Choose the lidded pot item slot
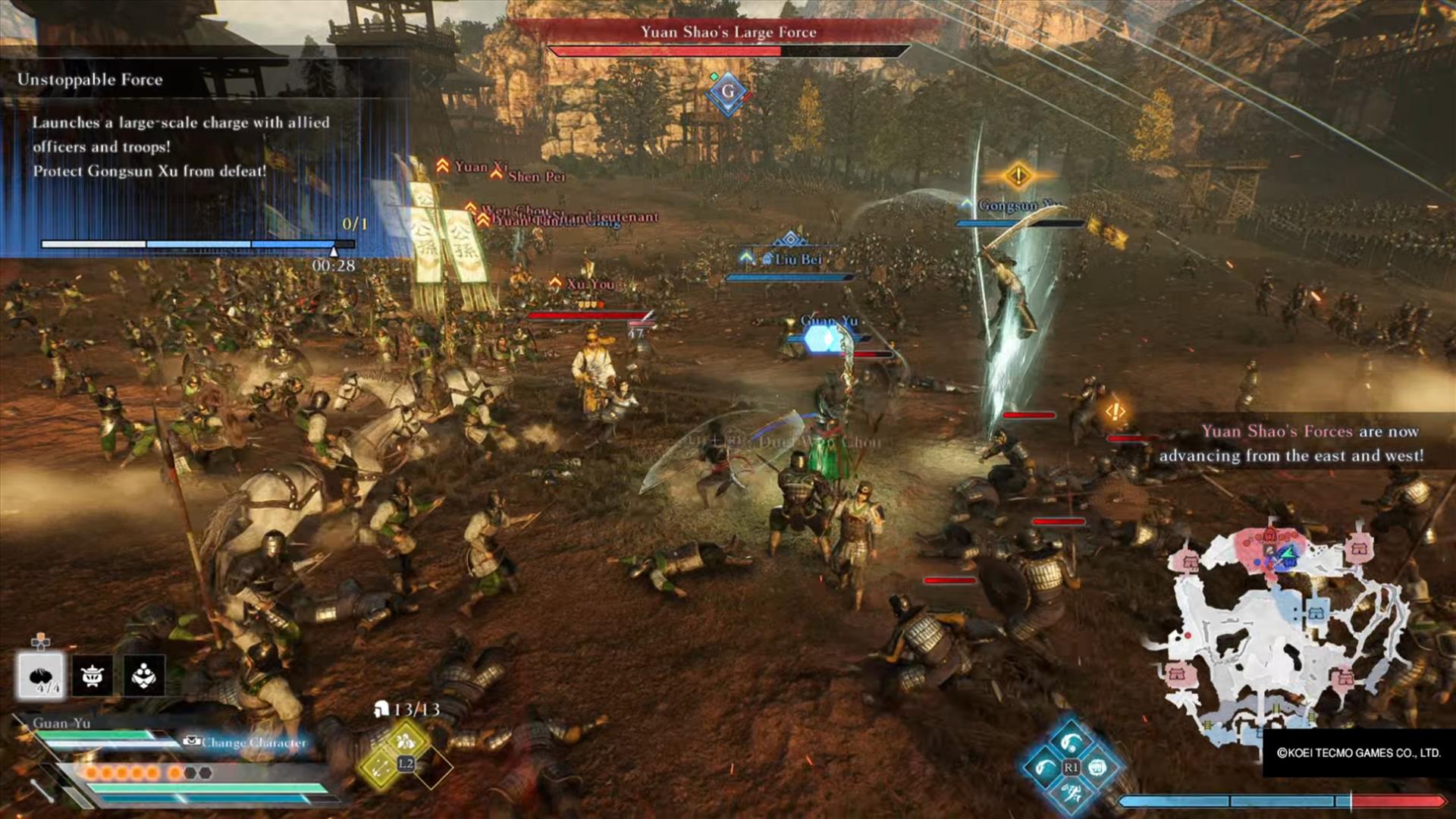 click(x=93, y=674)
